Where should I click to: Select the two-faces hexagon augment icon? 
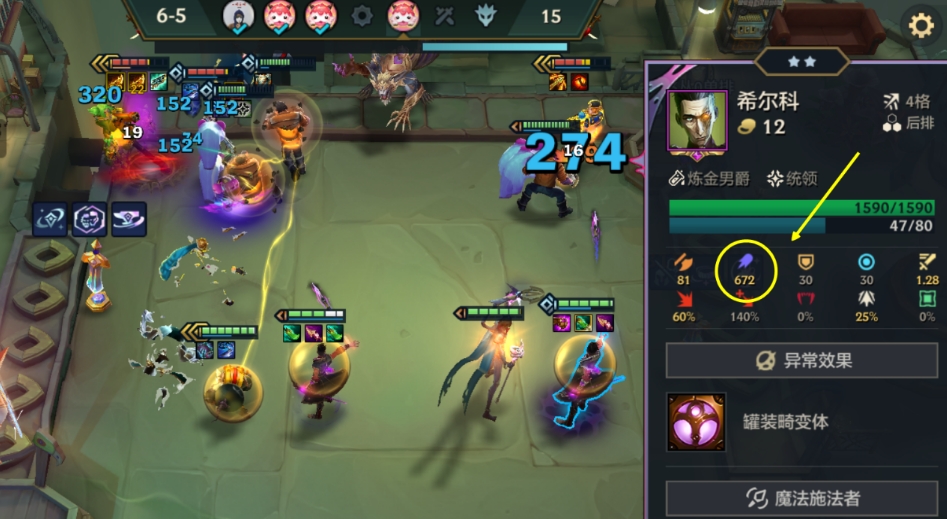(89, 218)
